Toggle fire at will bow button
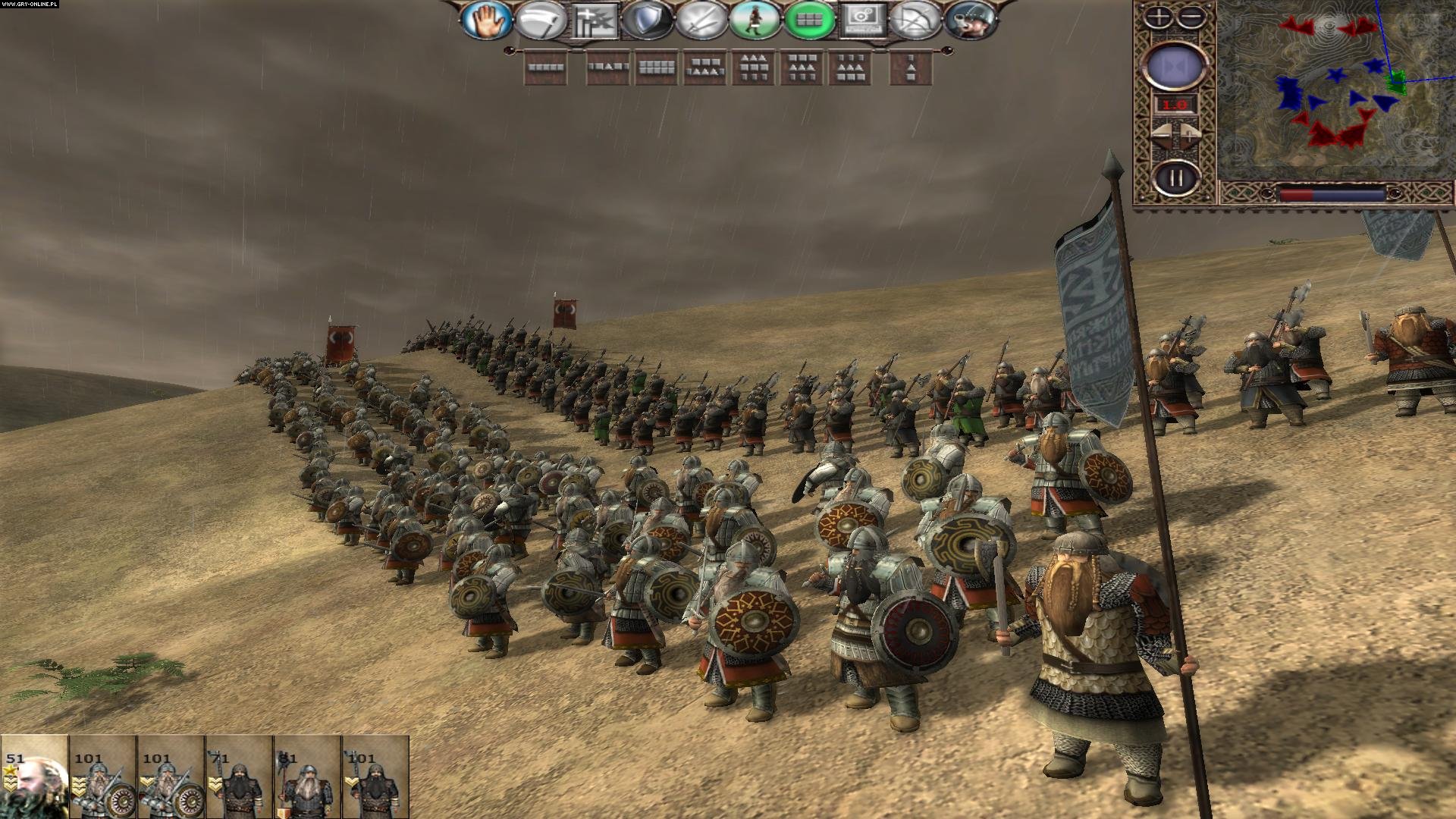1456x819 pixels. click(x=915, y=20)
